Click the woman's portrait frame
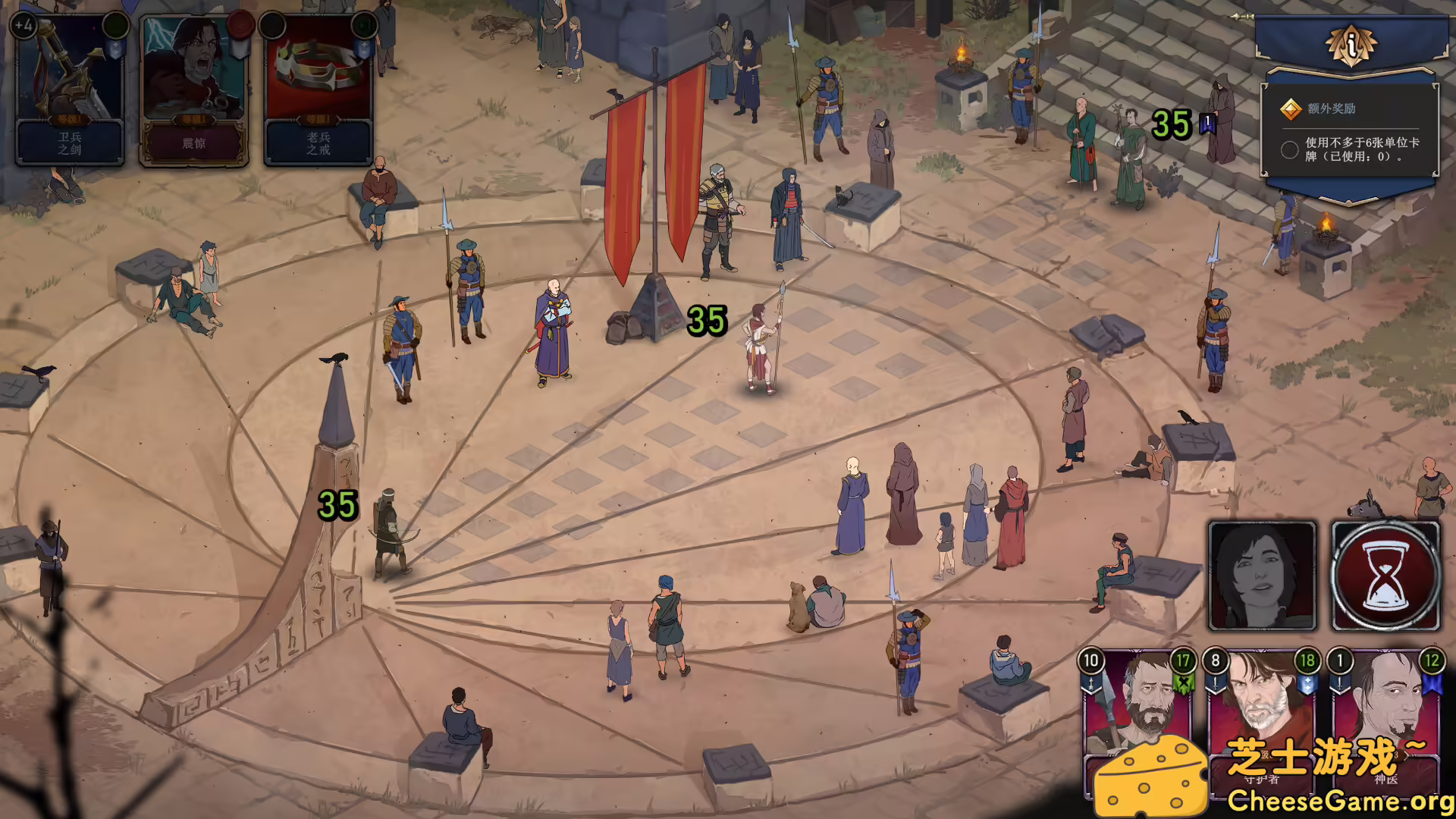The width and height of the screenshot is (1456, 819). point(1262,575)
